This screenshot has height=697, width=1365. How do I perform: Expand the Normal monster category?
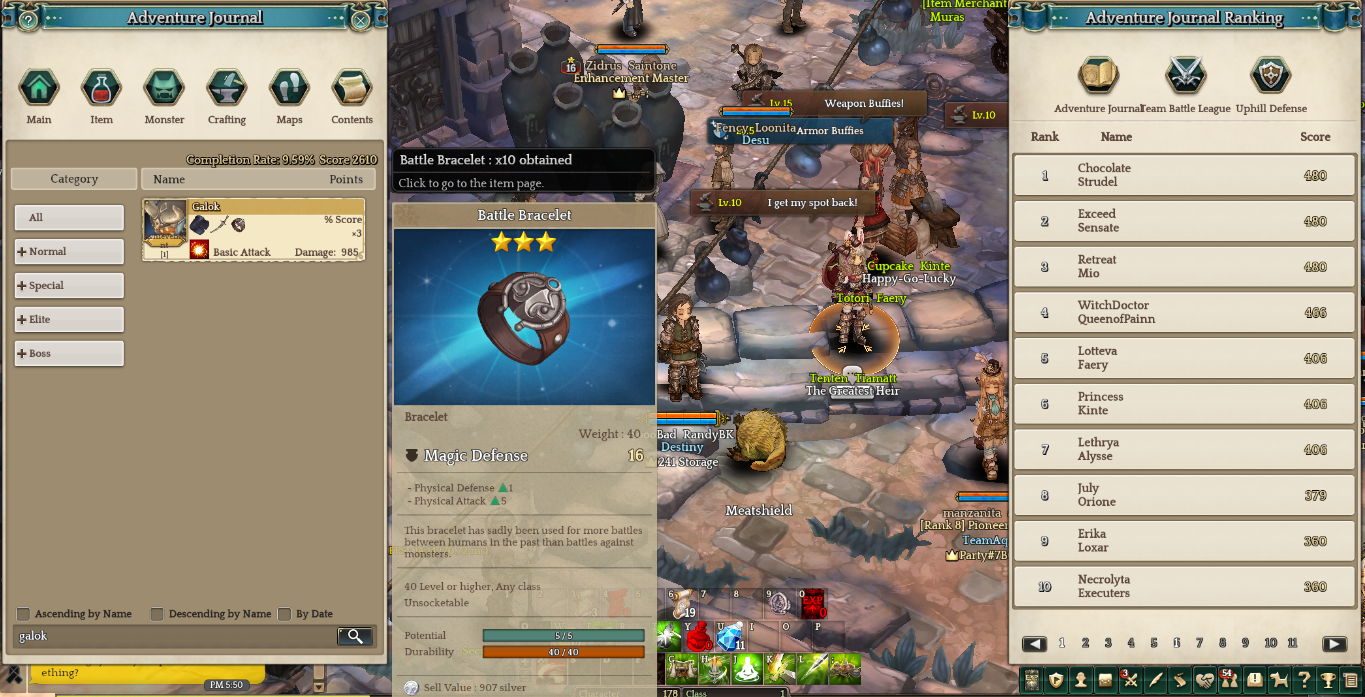pyautogui.click(x=69, y=252)
